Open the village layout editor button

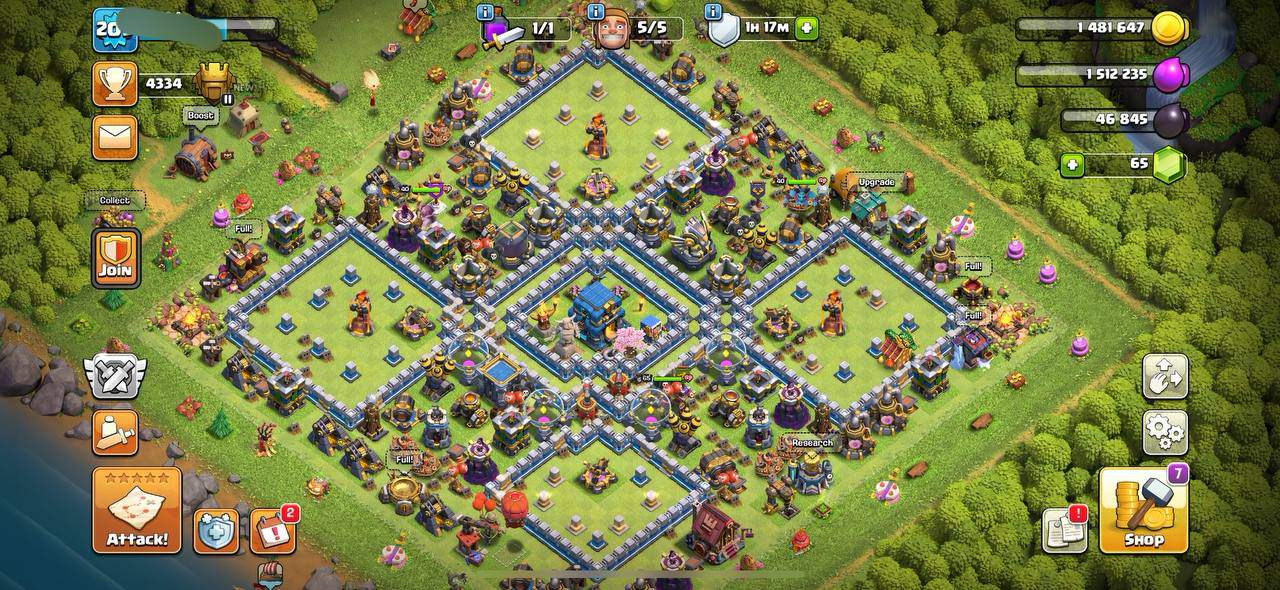(1165, 377)
